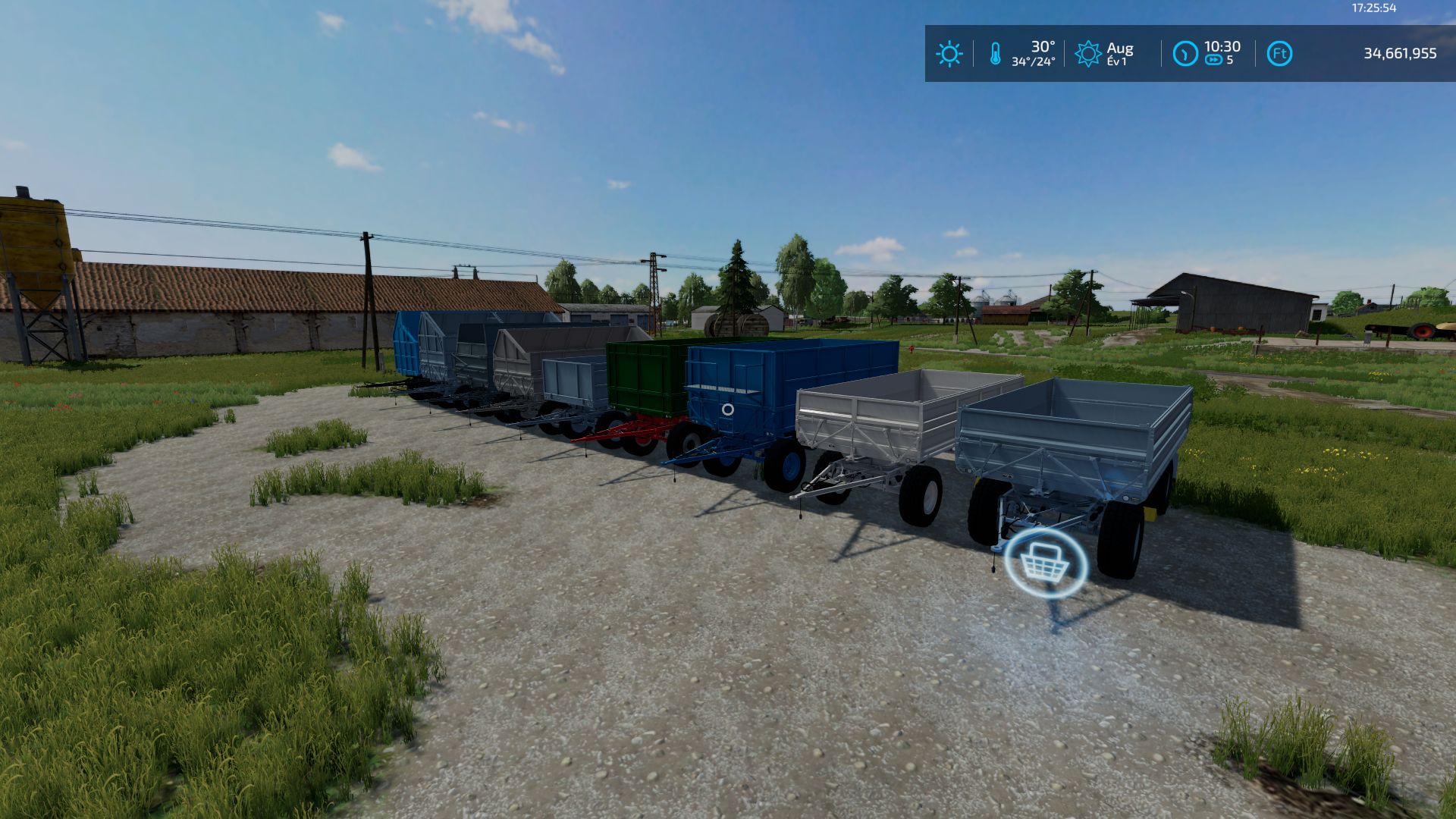Click the Ft currency icon
The image size is (1456, 819).
(1279, 54)
